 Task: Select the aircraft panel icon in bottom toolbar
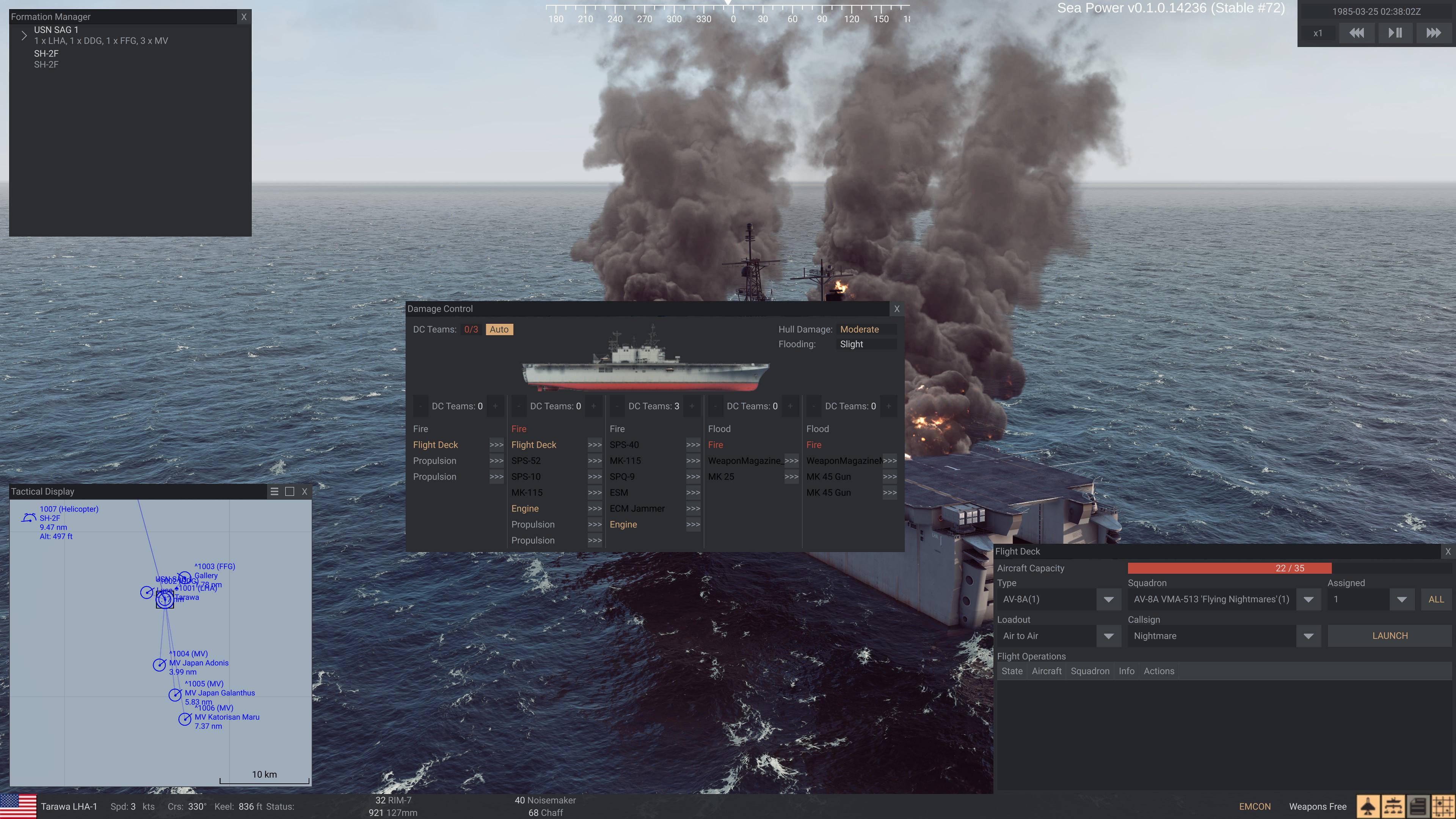(x=1368, y=806)
